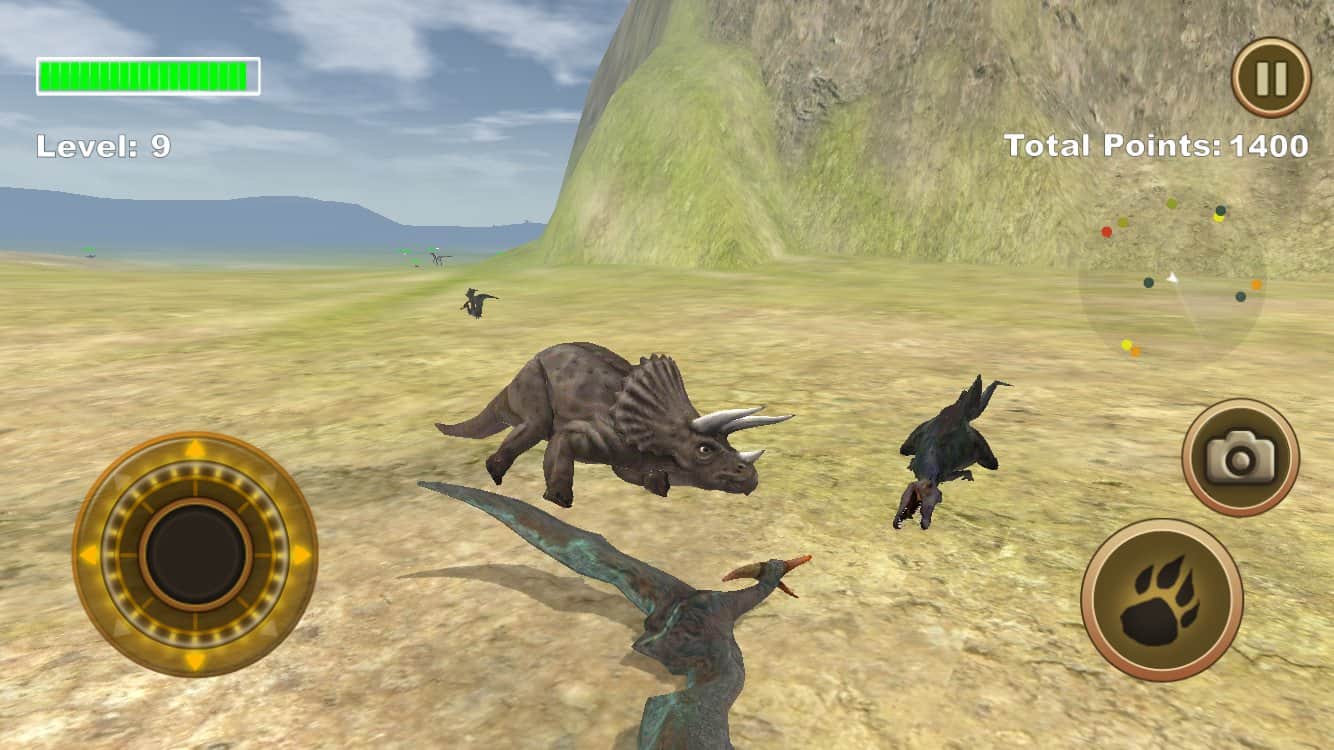Pause the game with the pause button
This screenshot has width=1334, height=750.
(1270, 77)
